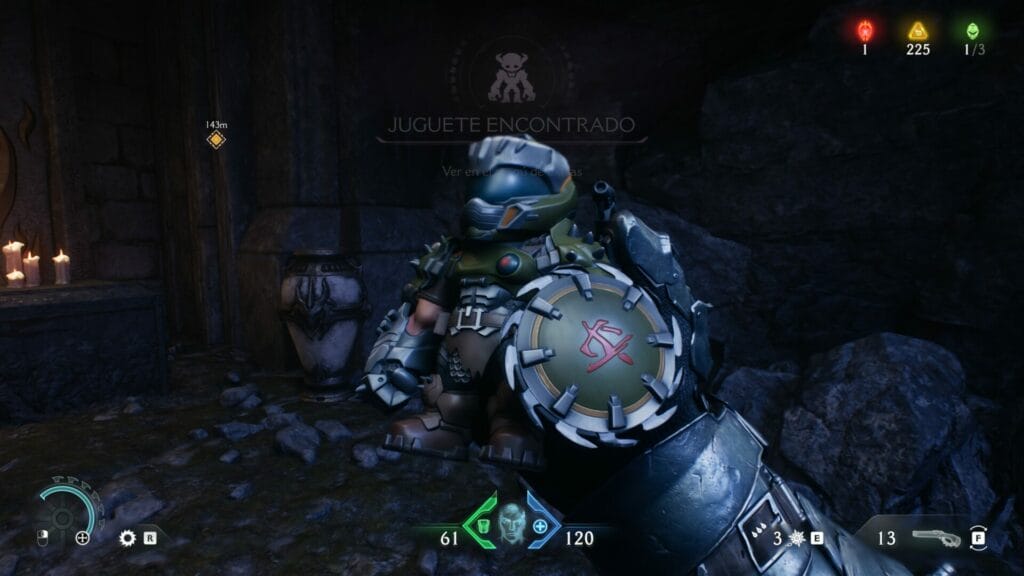
Task: Click the yellow diamond objective waypoint marker
Action: pos(215,140)
